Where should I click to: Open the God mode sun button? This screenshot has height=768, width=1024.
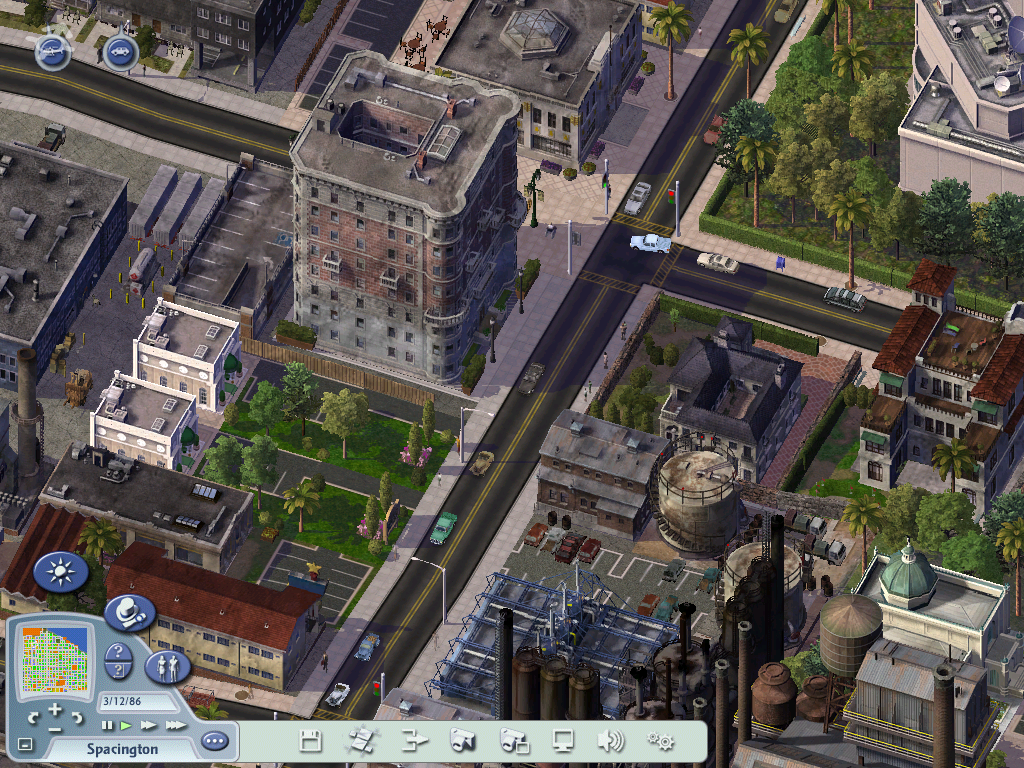click(x=61, y=572)
